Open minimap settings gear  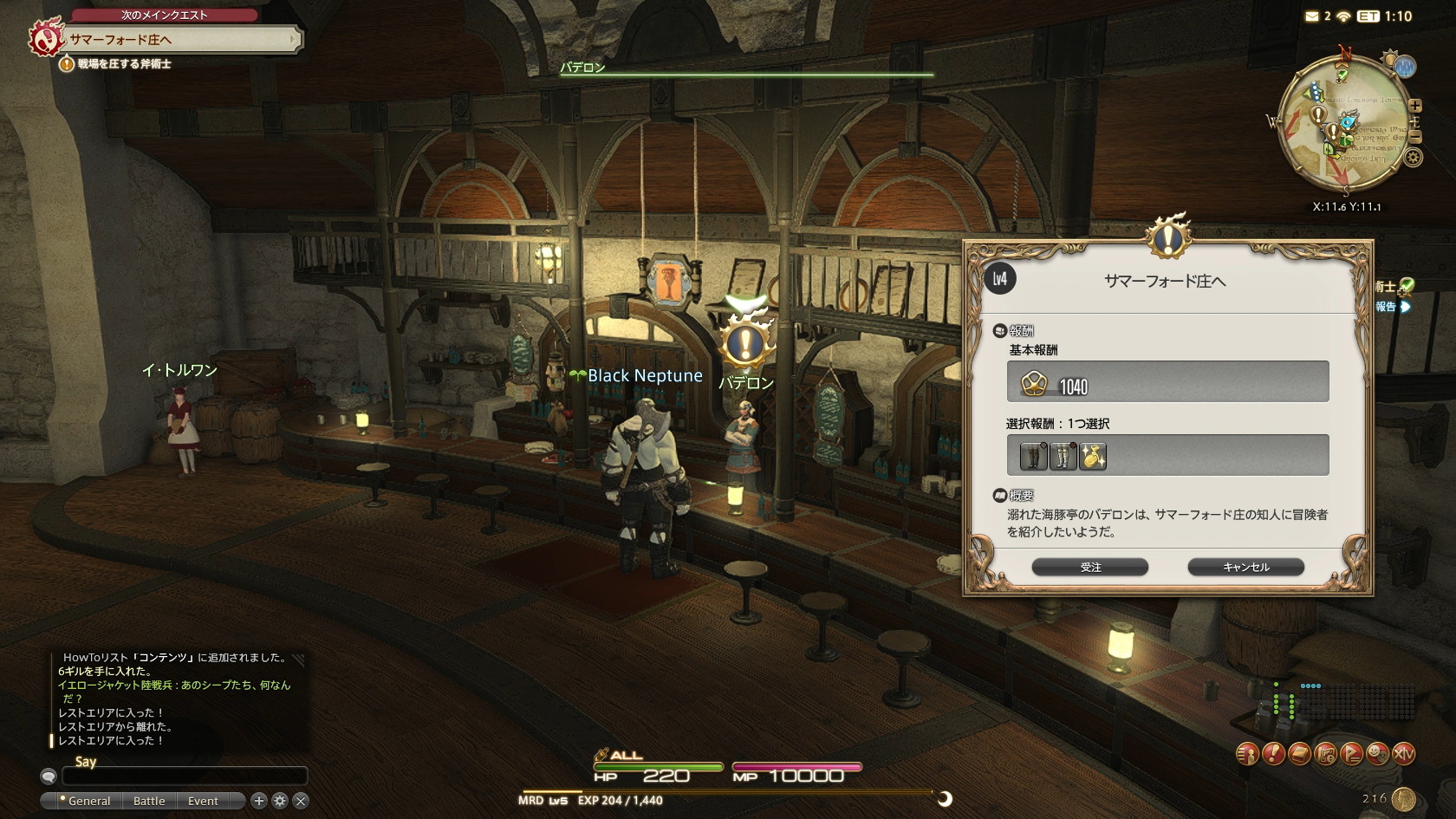coord(1414,158)
